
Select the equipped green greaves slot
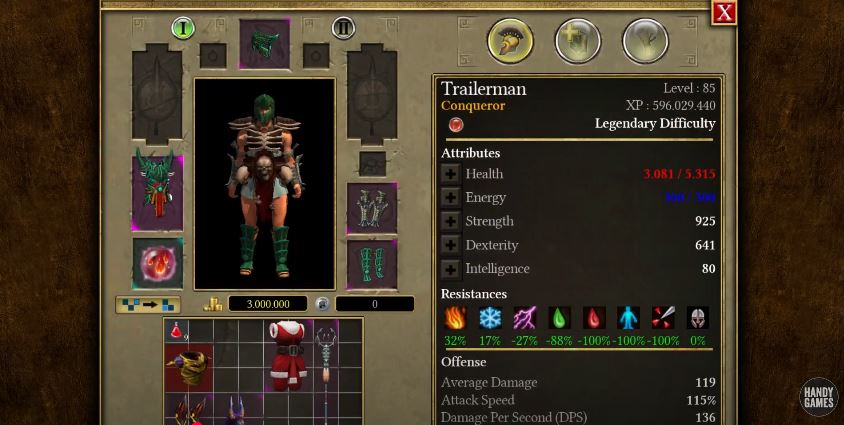point(372,265)
